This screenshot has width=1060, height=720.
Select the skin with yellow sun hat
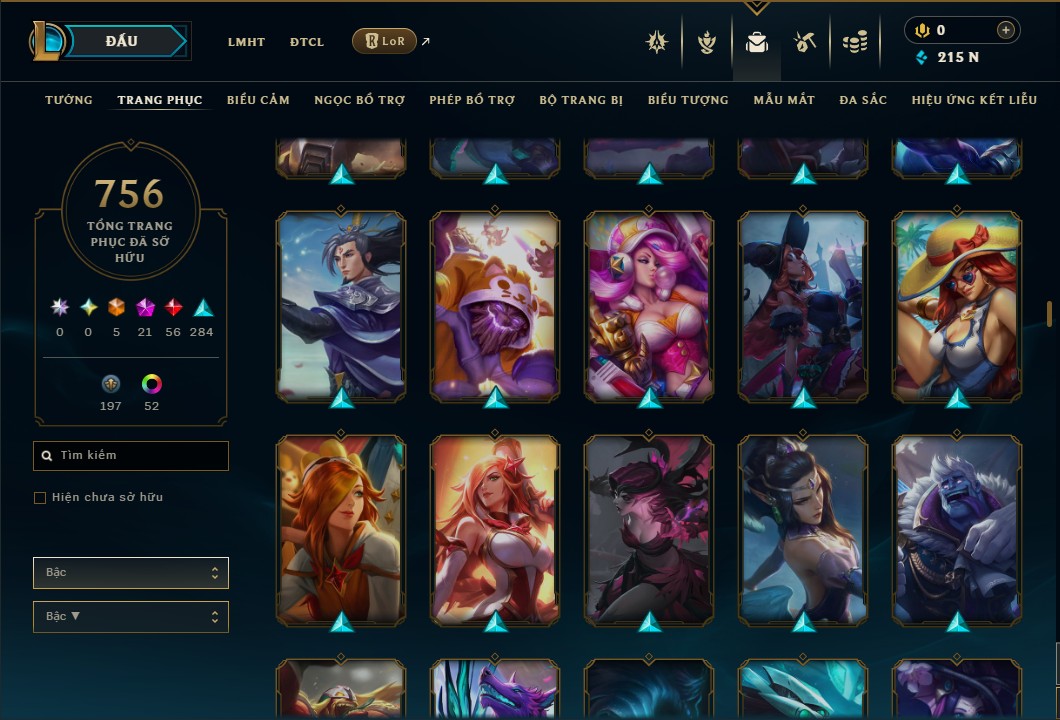tap(957, 305)
